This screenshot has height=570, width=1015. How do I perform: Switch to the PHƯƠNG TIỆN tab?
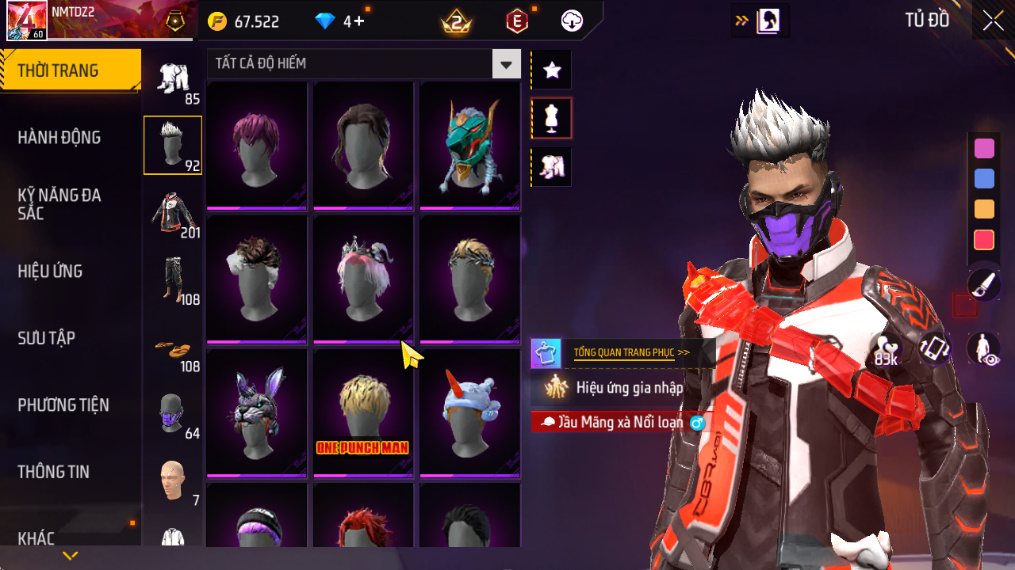[x=63, y=405]
